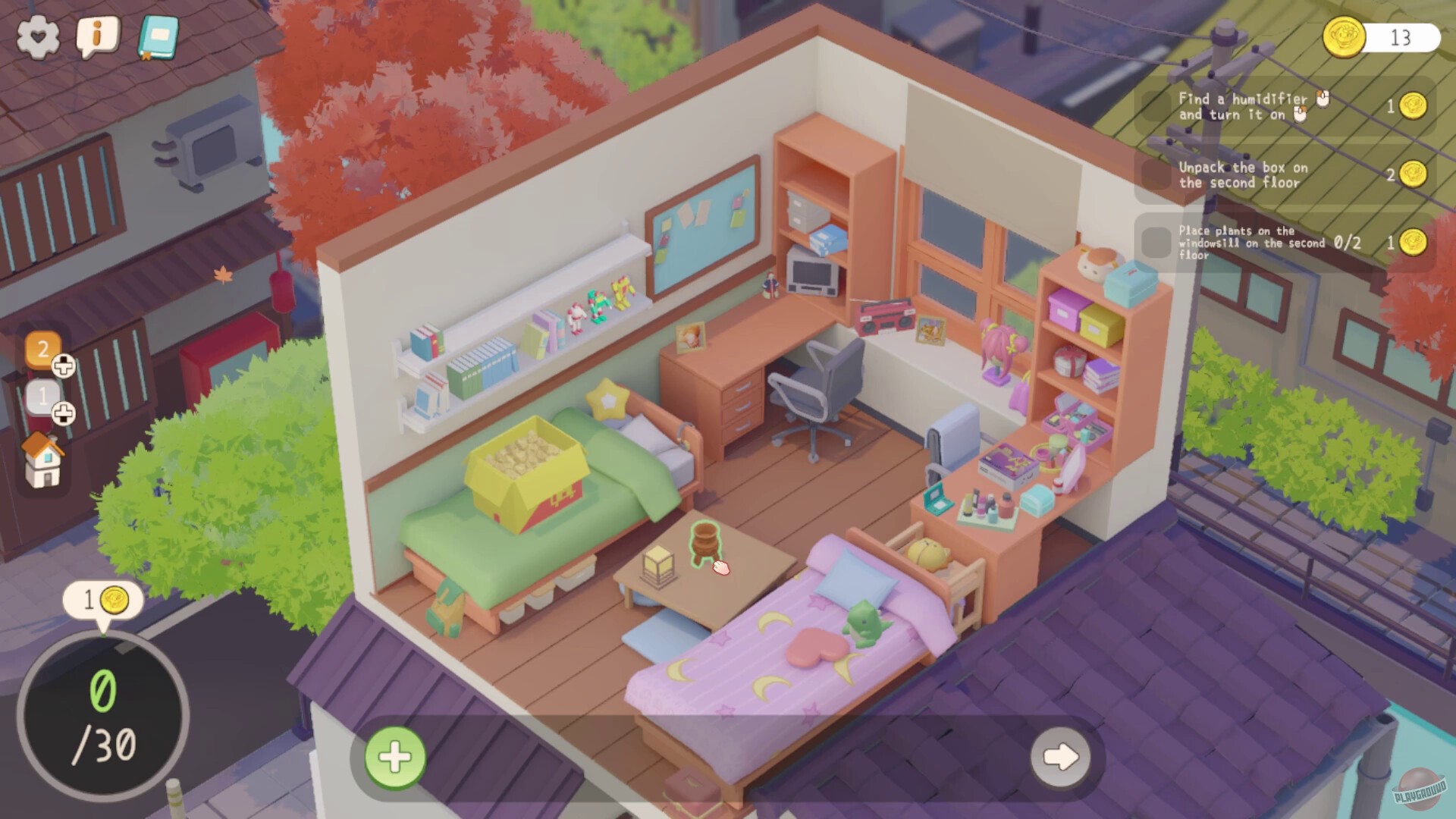Select the house icon below the floor numbers
1456x819 pixels.
[43, 460]
